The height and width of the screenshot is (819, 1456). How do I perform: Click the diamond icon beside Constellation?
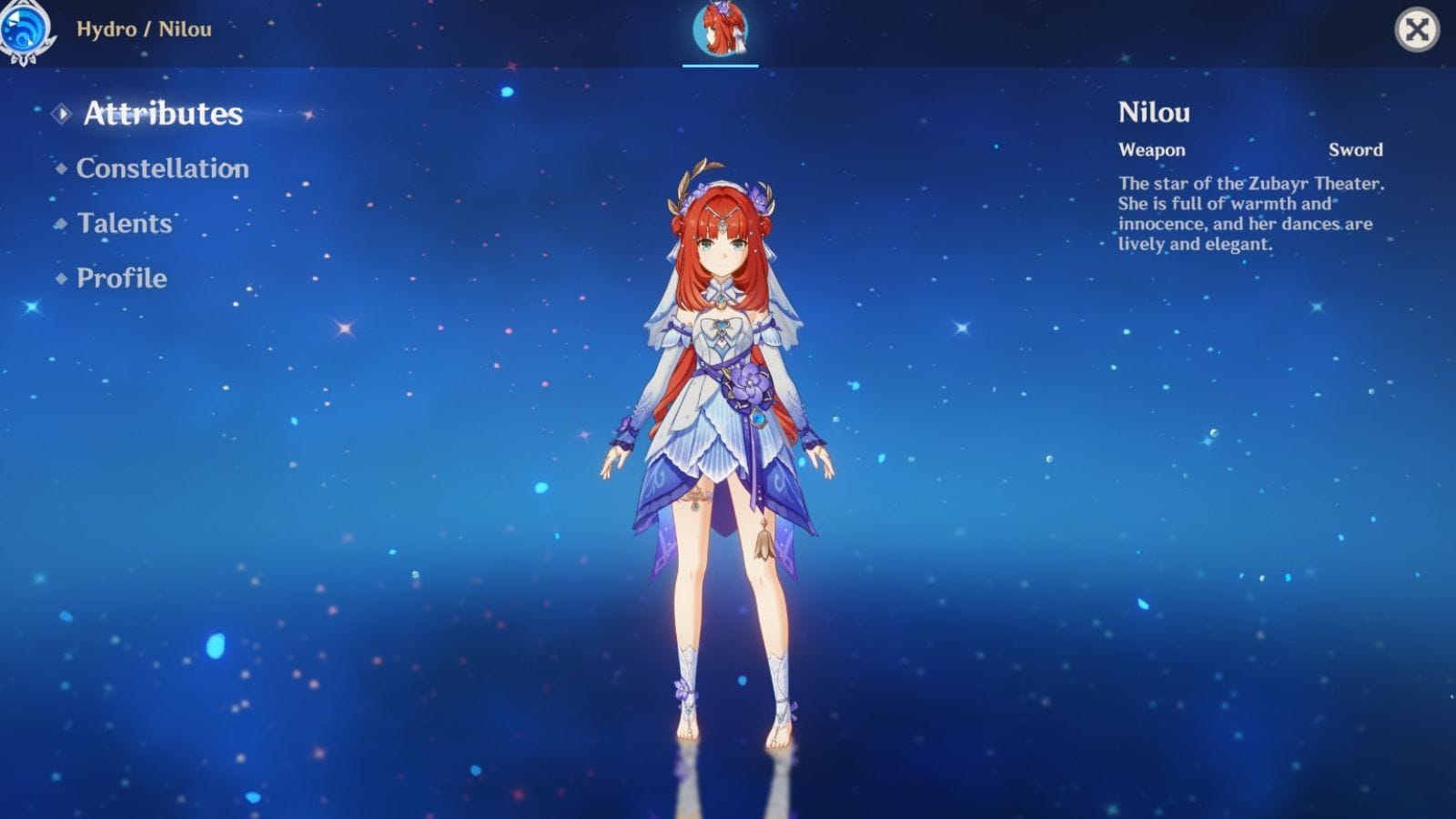click(61, 167)
